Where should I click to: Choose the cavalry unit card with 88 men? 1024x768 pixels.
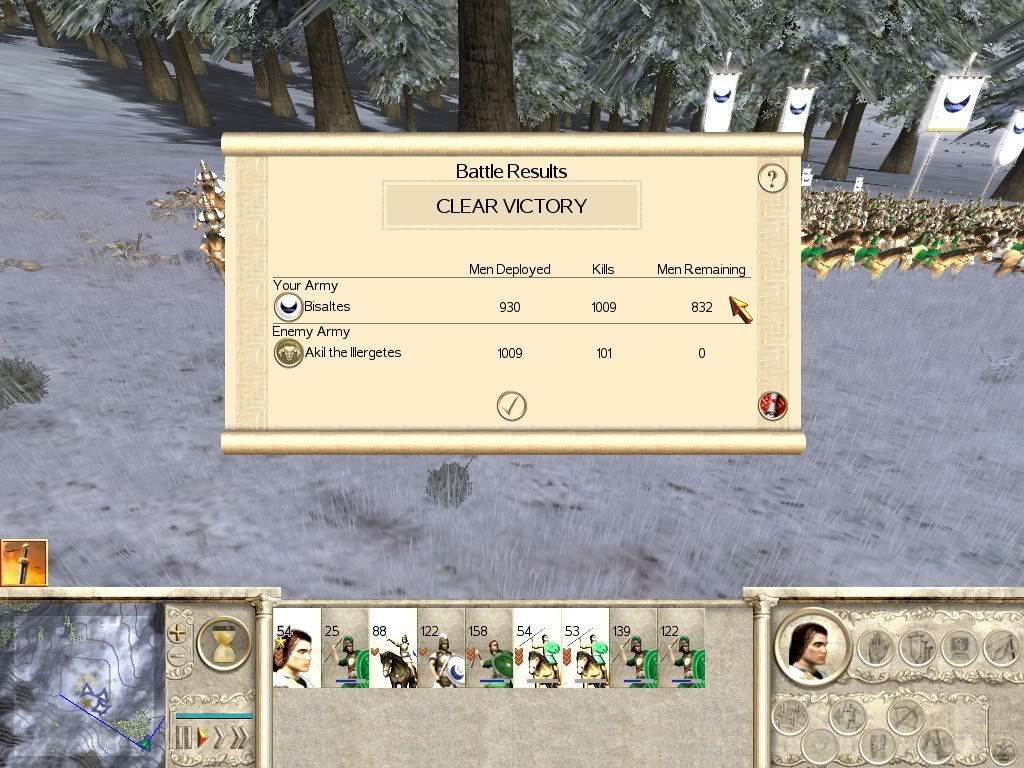pos(393,648)
